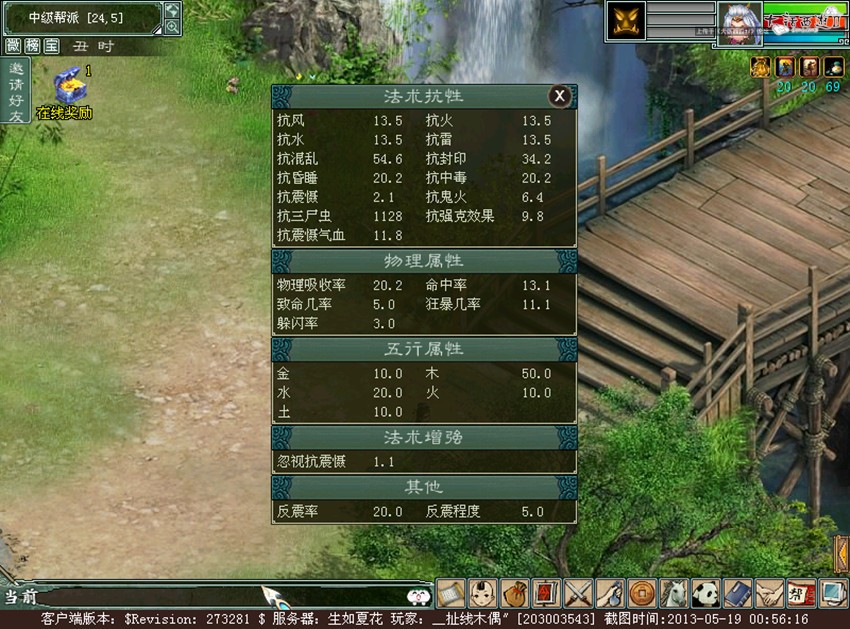850x629 pixels.
Task: Open the 宝 treasure button
Action: tap(51, 46)
